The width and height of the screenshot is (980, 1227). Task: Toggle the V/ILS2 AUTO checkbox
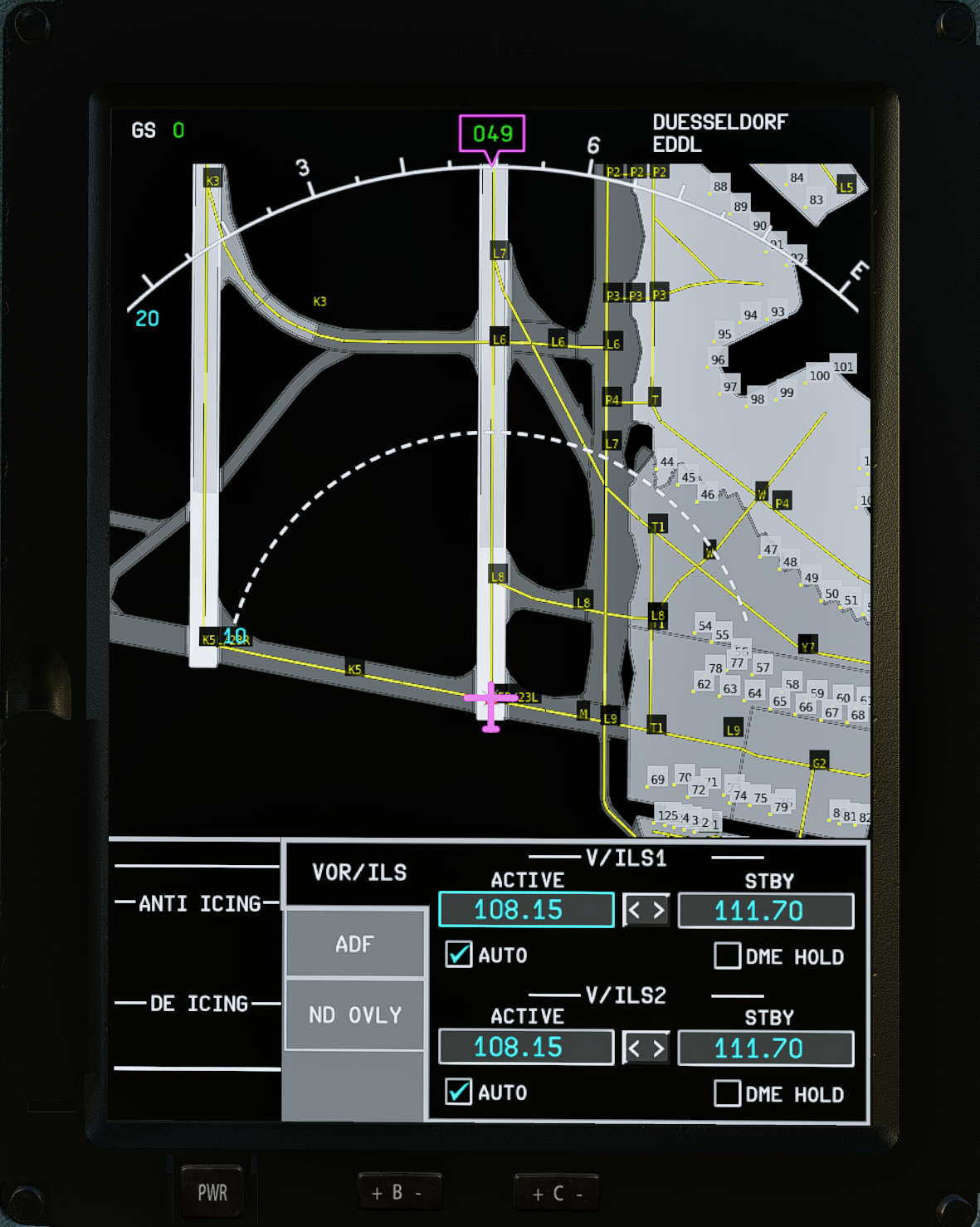click(459, 1092)
